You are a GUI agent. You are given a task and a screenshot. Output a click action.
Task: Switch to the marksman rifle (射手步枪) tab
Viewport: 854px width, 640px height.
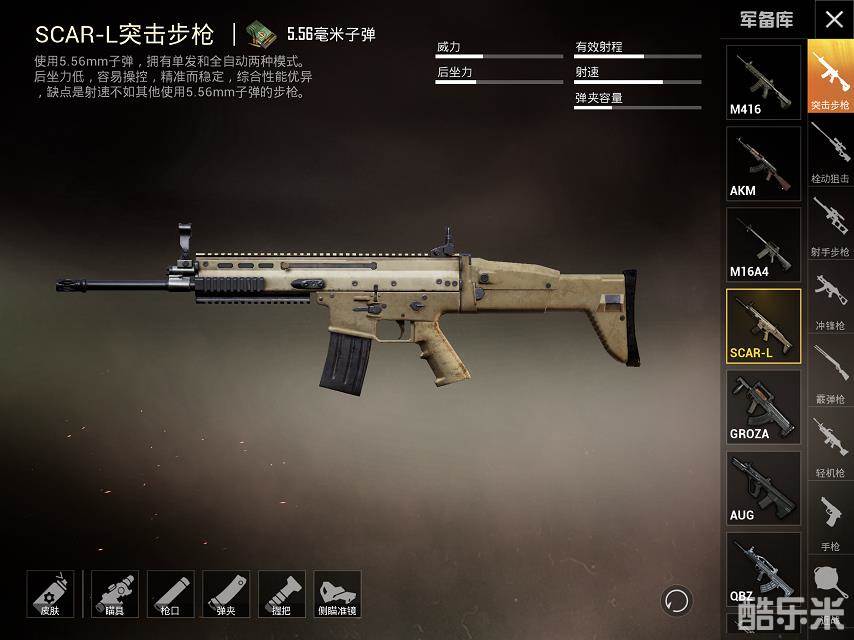[830, 224]
